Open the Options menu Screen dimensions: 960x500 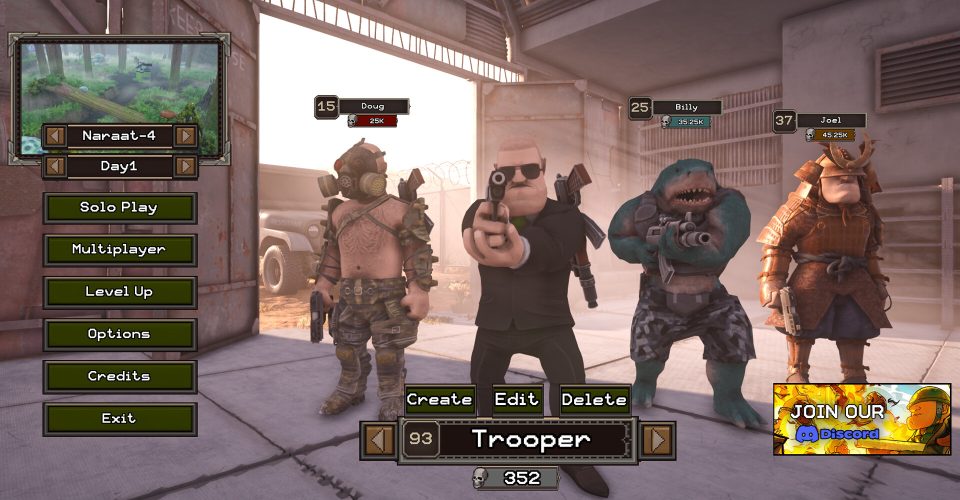tap(119, 334)
